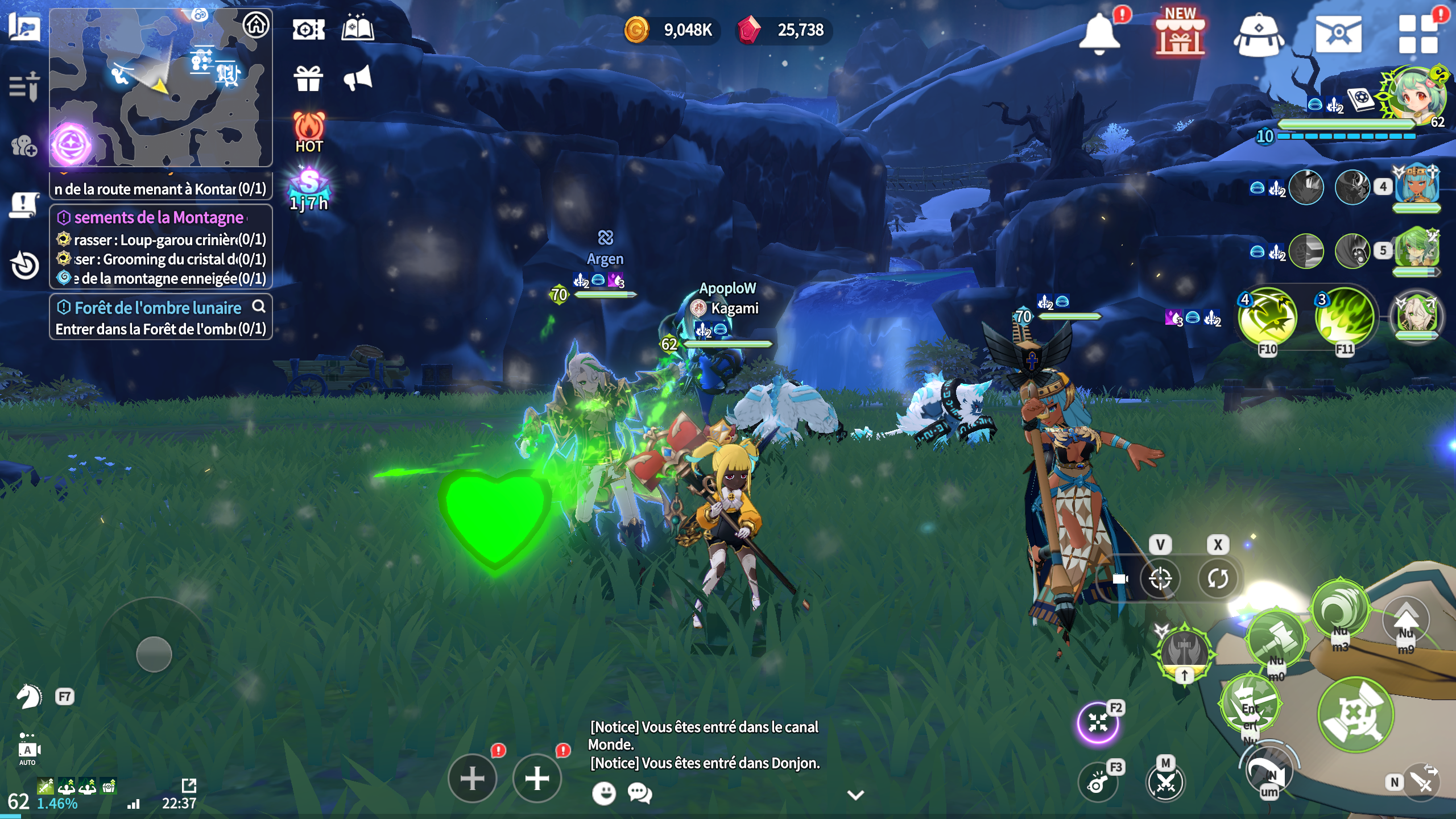Open the codex book icon
This screenshot has width=1456, height=819.
coord(358,28)
